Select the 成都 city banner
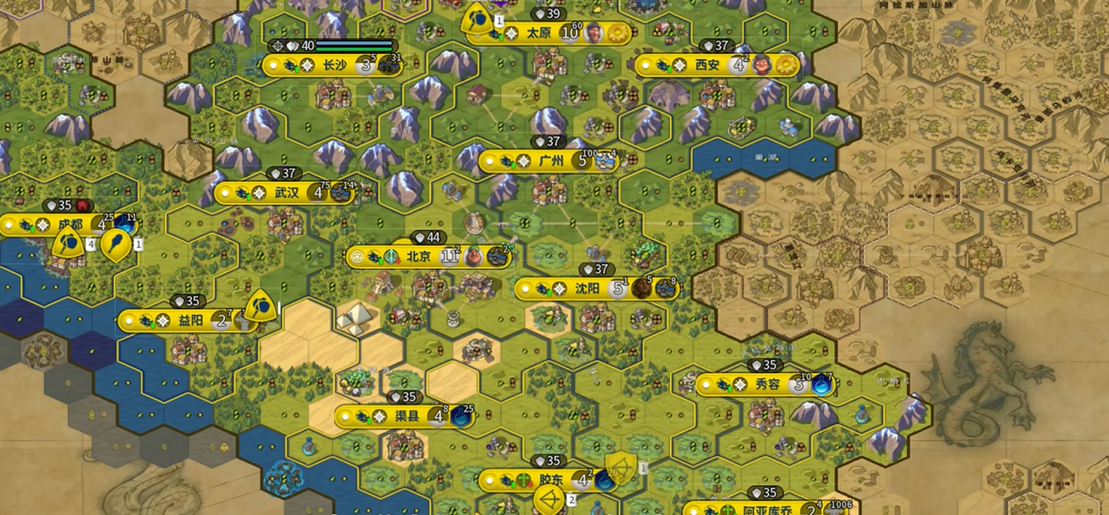This screenshot has width=1109, height=515. click(x=70, y=225)
